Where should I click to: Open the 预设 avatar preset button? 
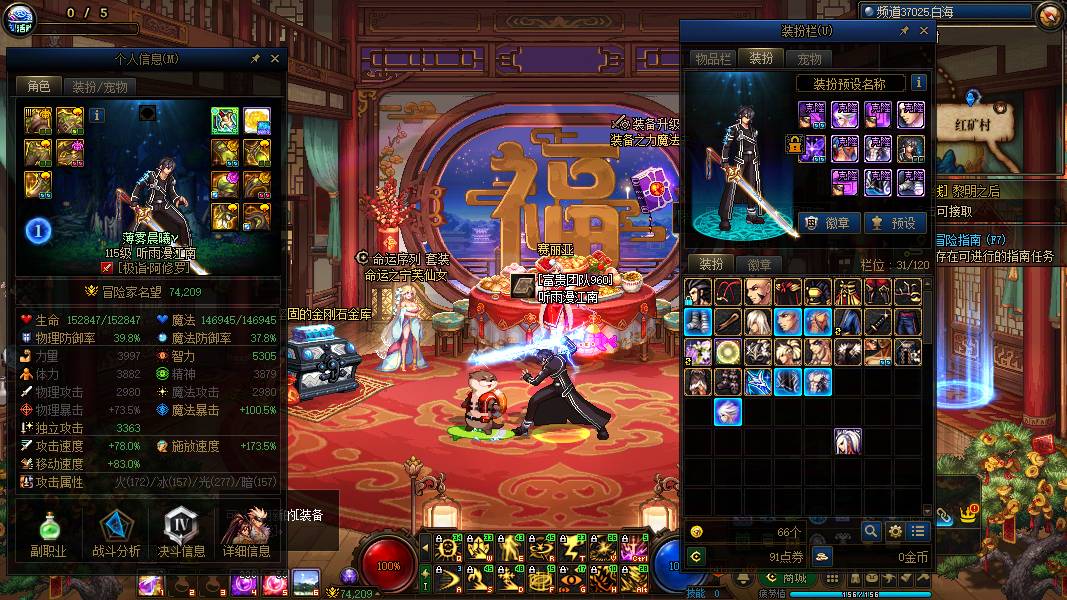click(894, 223)
